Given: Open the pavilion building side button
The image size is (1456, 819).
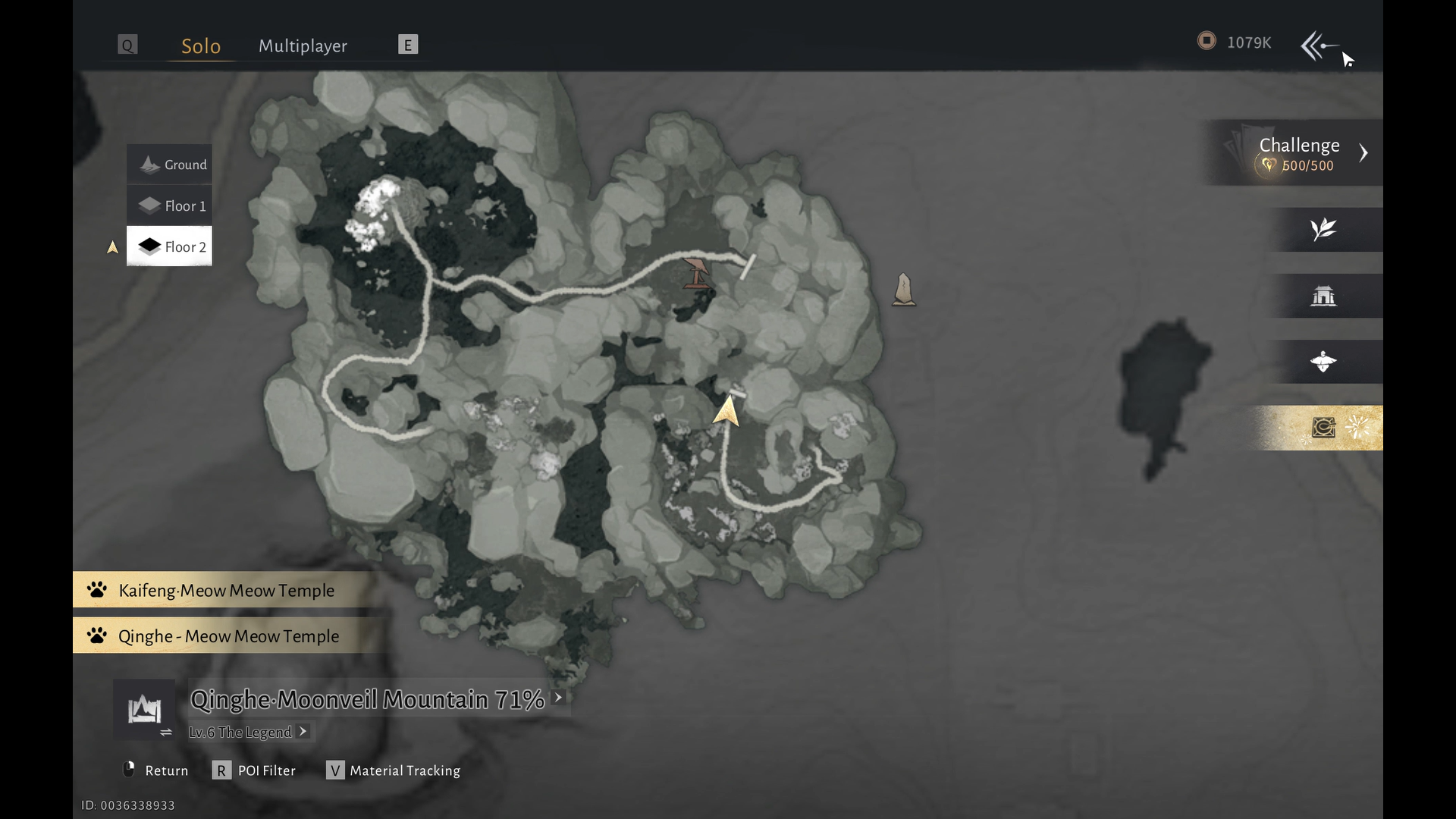Looking at the screenshot, I should point(1323,296).
